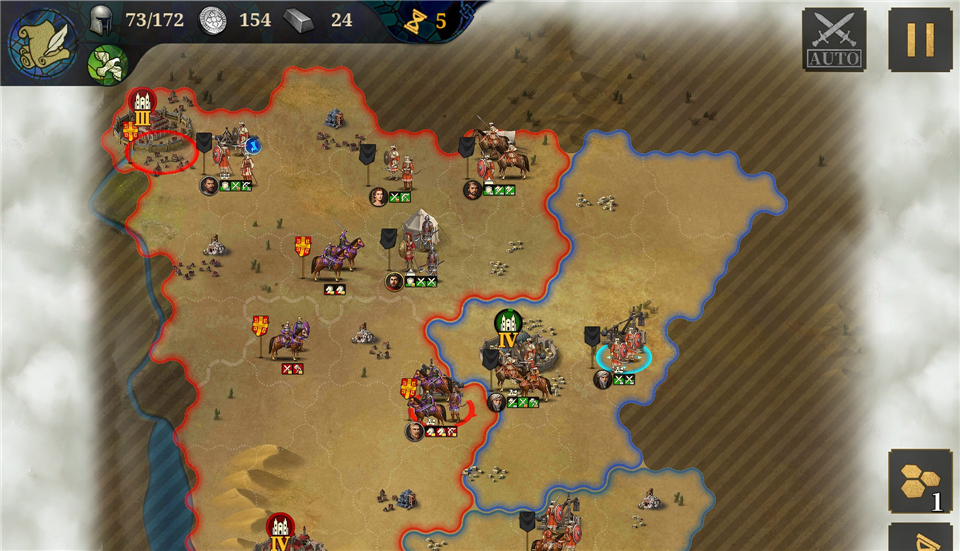Toggle AUTO battle with crossed swords

click(x=834, y=40)
